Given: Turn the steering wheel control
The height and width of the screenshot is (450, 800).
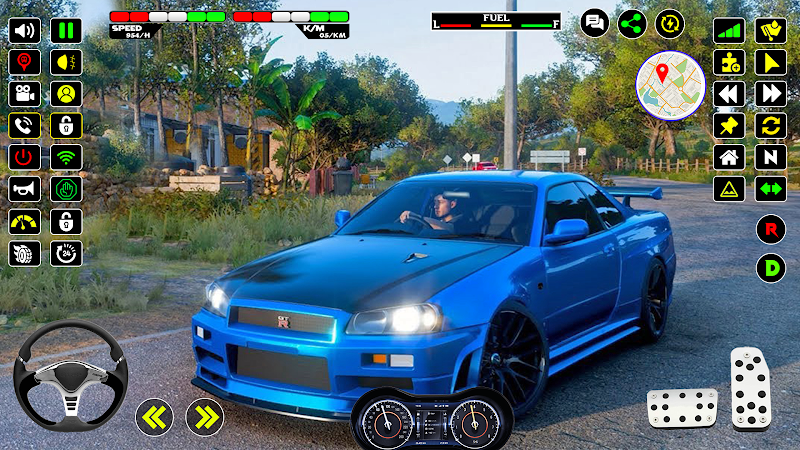Looking at the screenshot, I should tap(70, 376).
